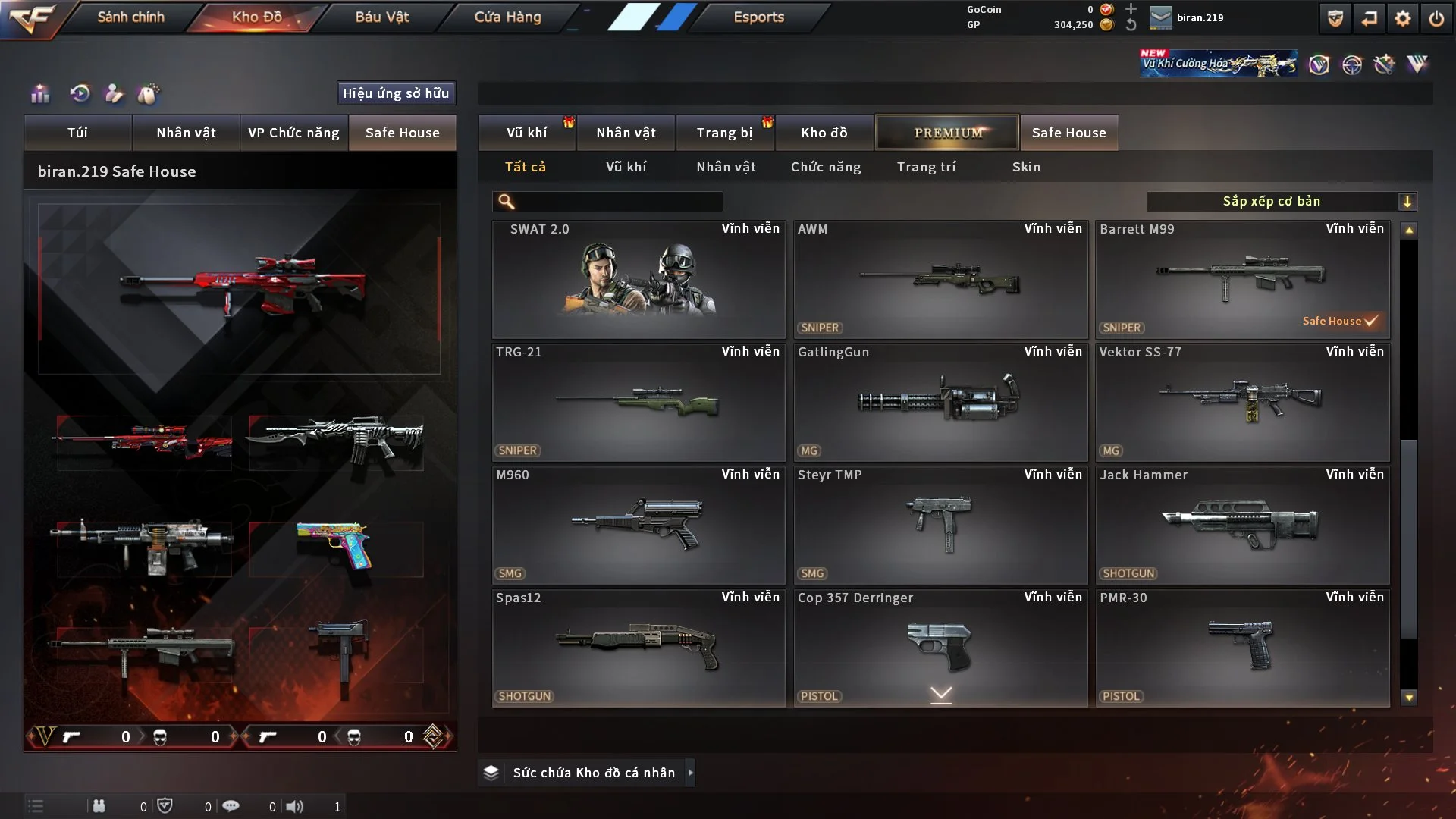Toggle the Hiệu ứng sở hữu button

pos(396,93)
